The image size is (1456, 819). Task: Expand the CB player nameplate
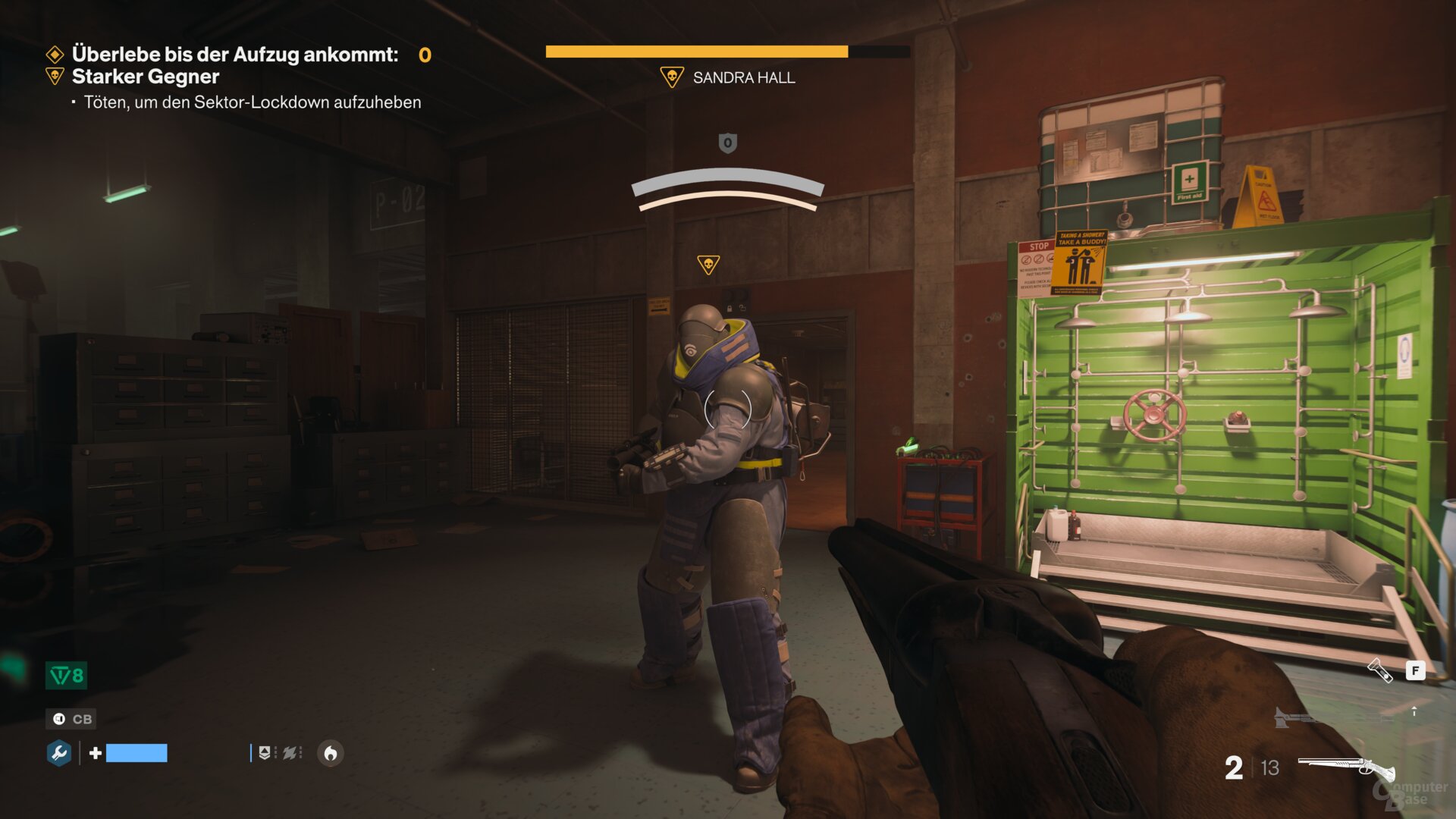click(x=71, y=720)
